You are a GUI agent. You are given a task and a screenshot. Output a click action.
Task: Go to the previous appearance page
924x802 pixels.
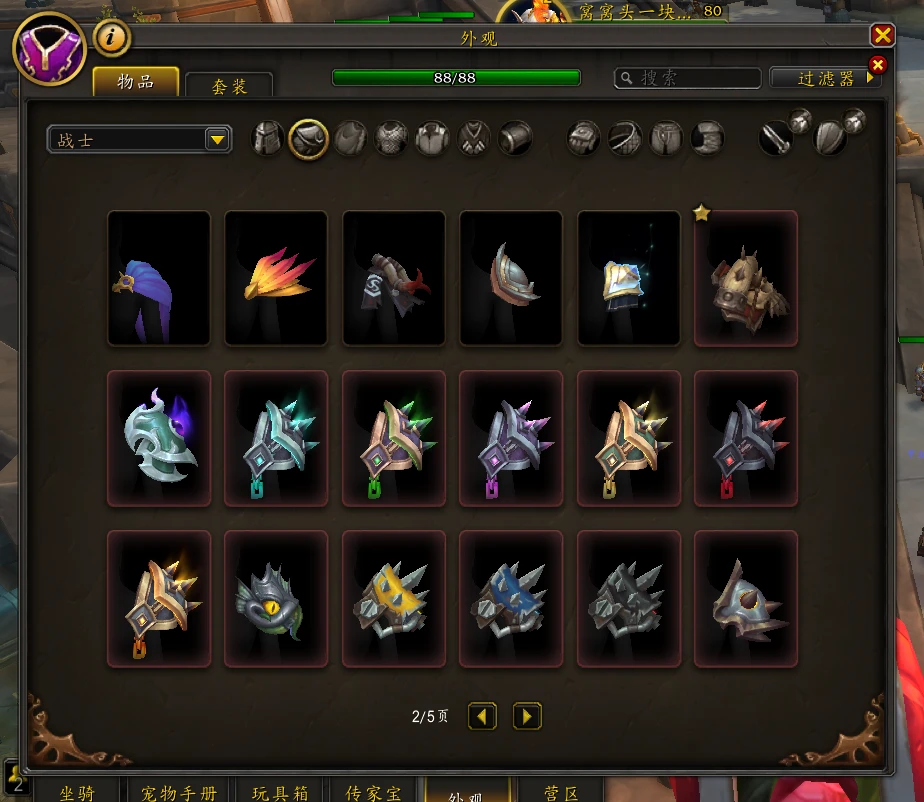(483, 716)
